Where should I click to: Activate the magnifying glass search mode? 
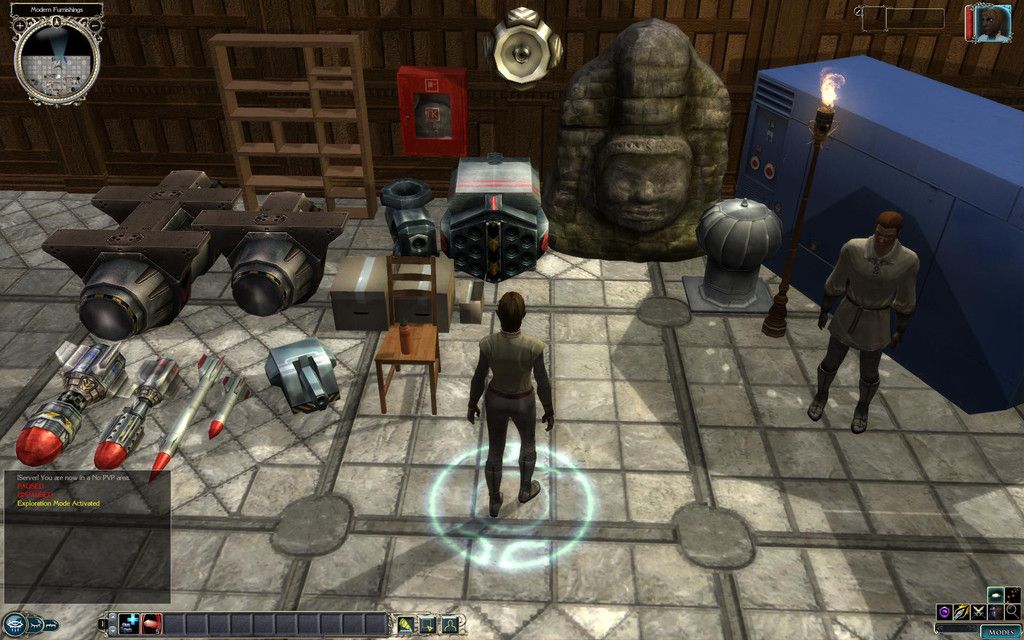point(1012,611)
